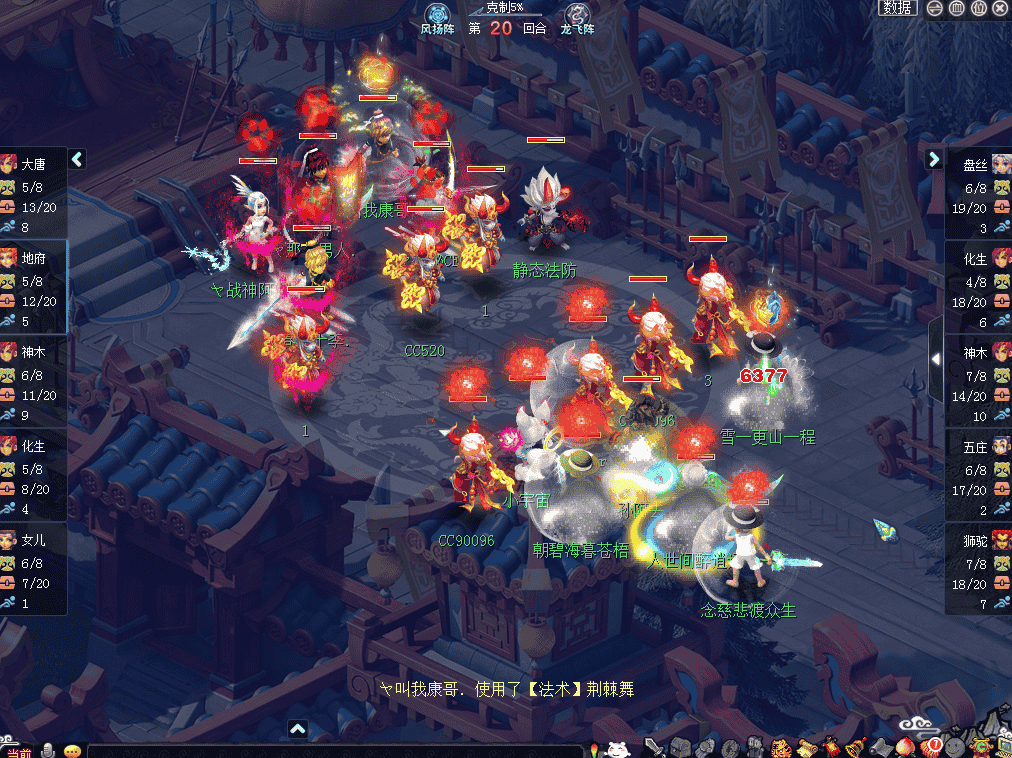Toggle the 位 position display button
The width and height of the screenshot is (1012, 758).
coord(979,8)
